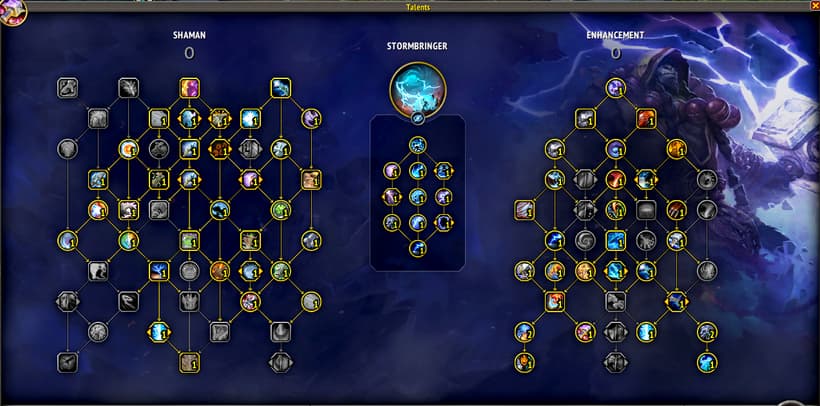Select the Stormstrike talent starting the Enhancement tree

pyautogui.click(x=616, y=88)
